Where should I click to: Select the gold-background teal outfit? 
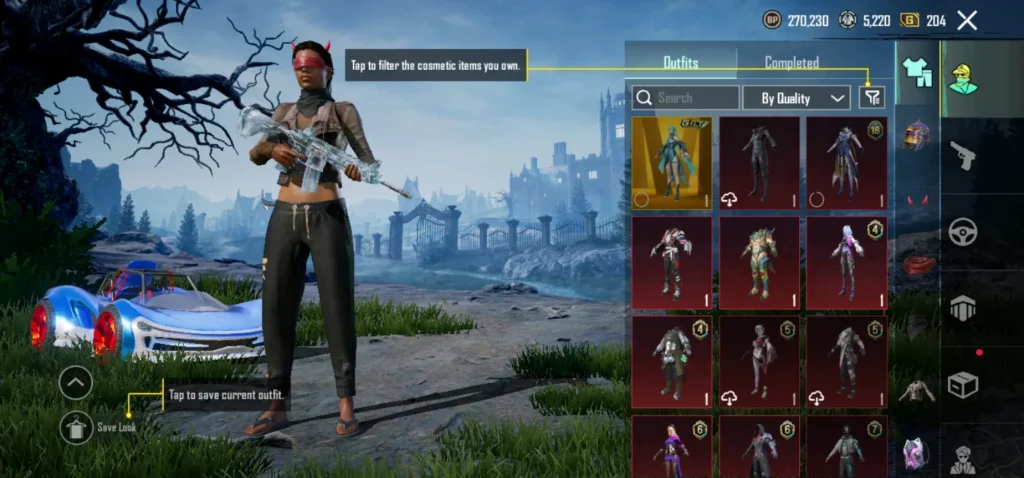[x=672, y=162]
